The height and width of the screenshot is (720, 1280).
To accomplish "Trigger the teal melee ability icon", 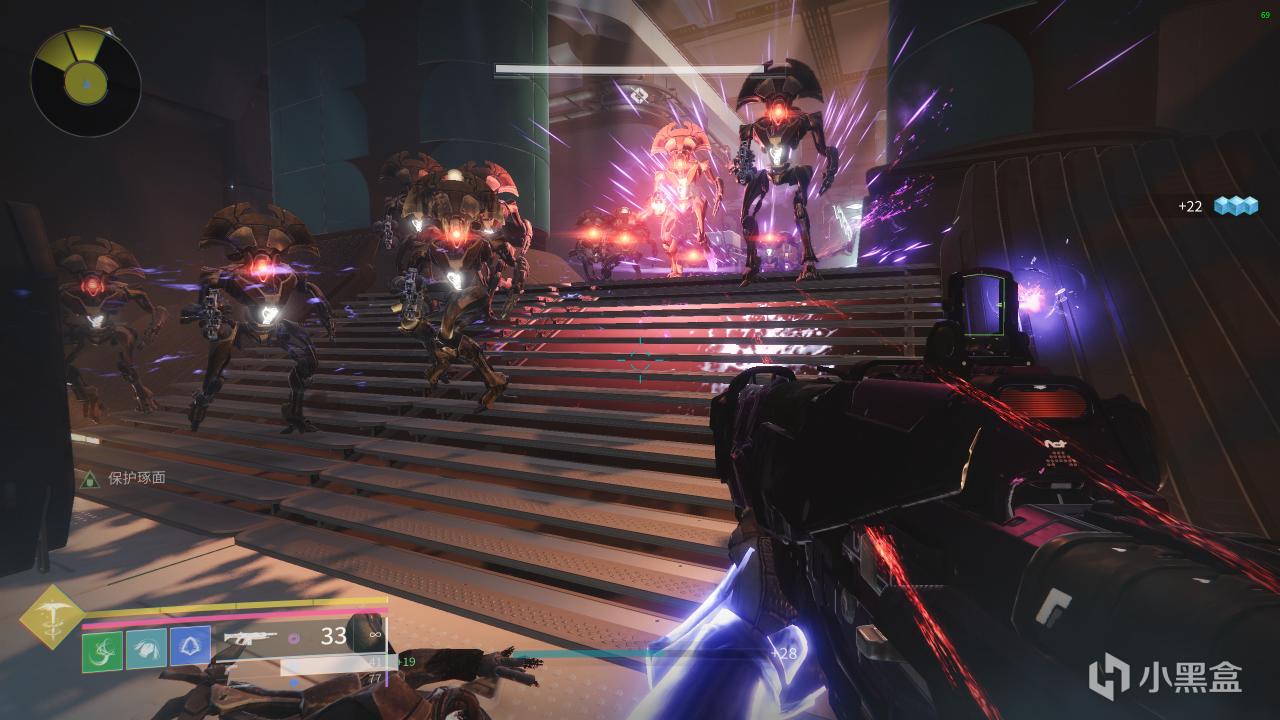I will [x=146, y=650].
